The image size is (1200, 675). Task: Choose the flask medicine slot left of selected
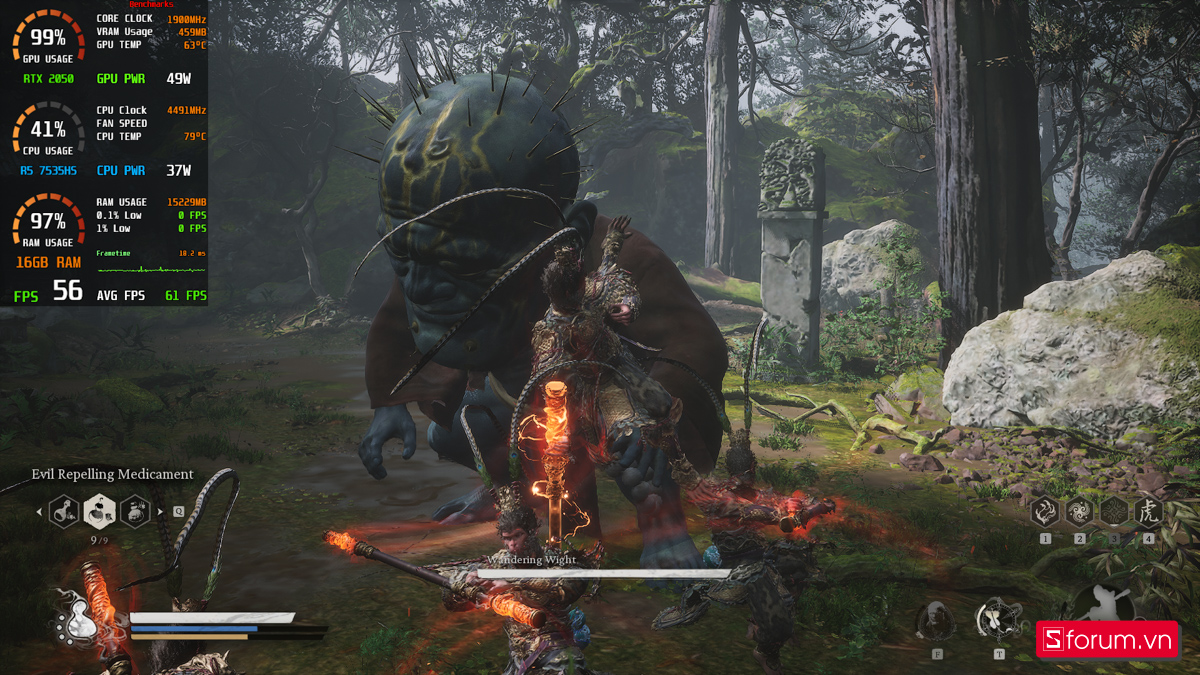click(x=64, y=512)
